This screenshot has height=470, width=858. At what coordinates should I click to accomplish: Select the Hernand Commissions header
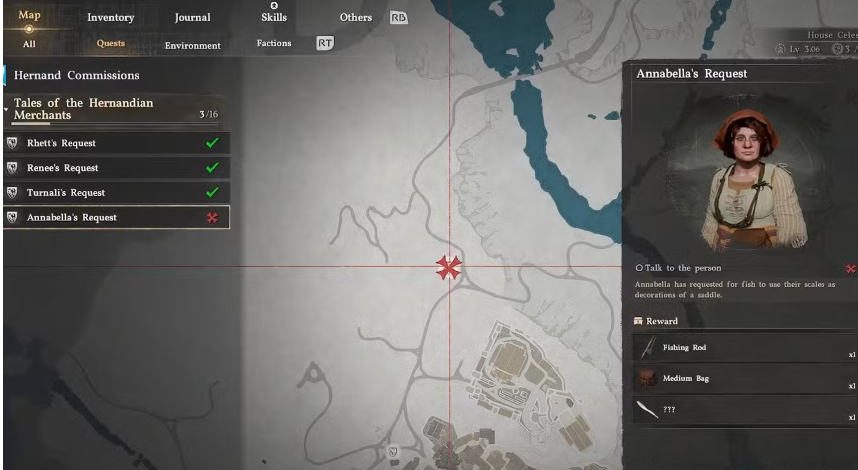(x=76, y=75)
